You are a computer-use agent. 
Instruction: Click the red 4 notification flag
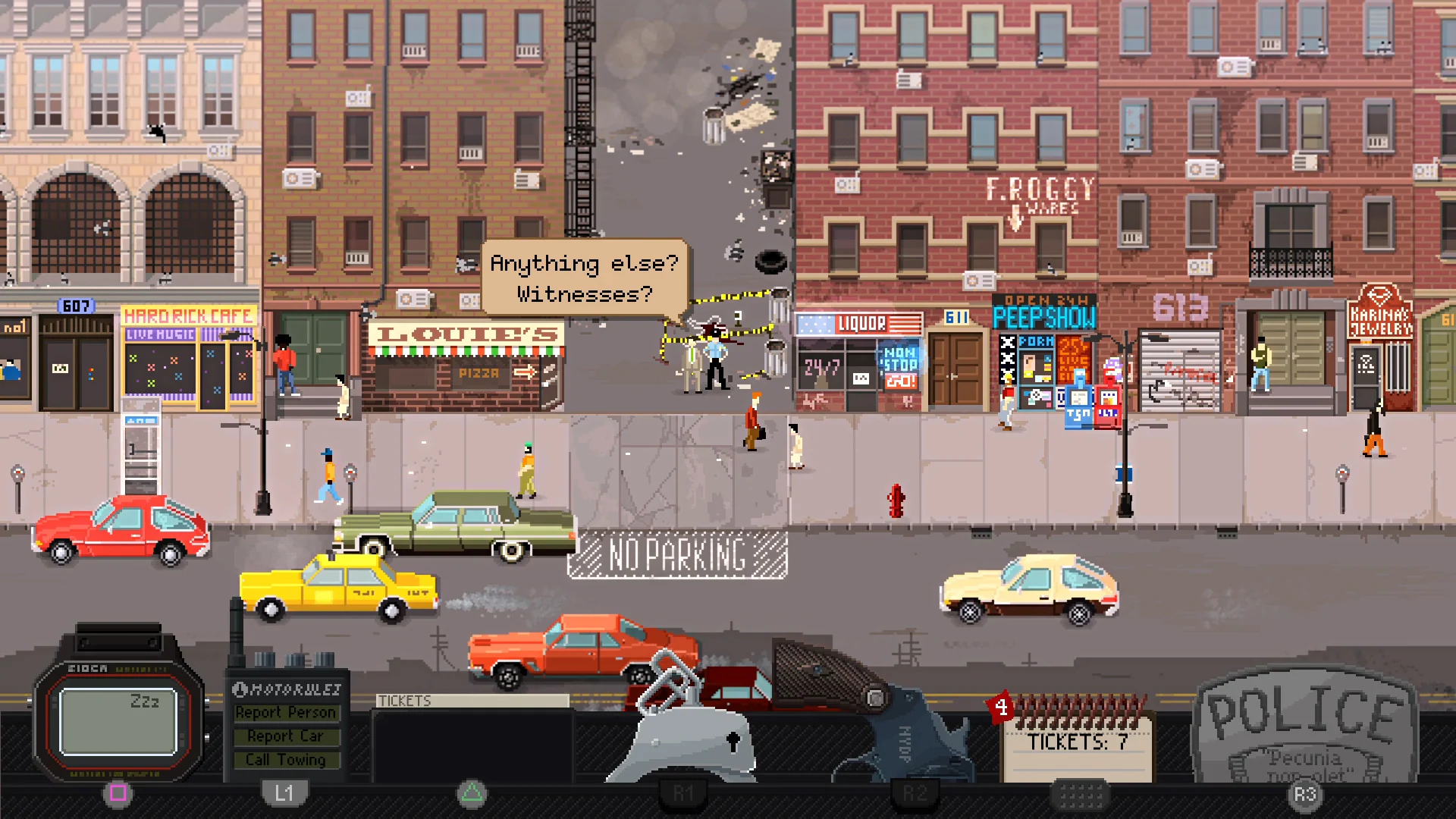point(999,707)
